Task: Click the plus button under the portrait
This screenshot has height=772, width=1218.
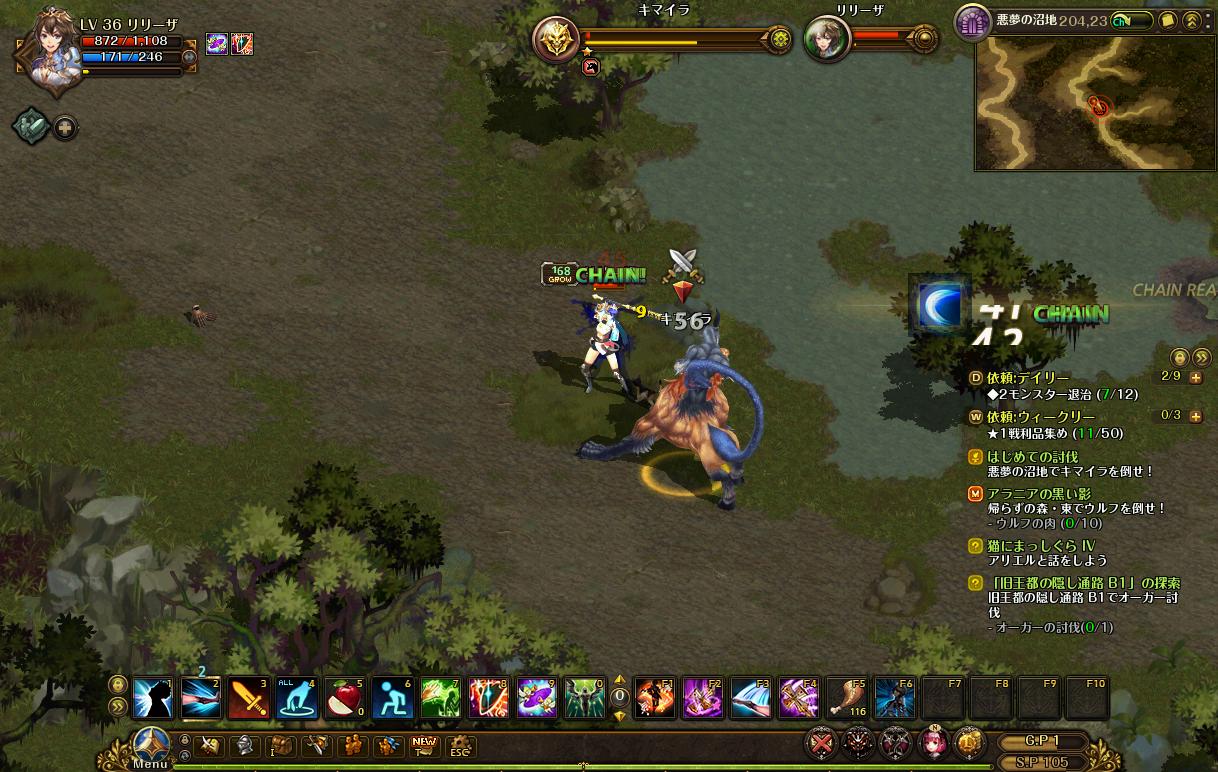Action: pyautogui.click(x=66, y=128)
